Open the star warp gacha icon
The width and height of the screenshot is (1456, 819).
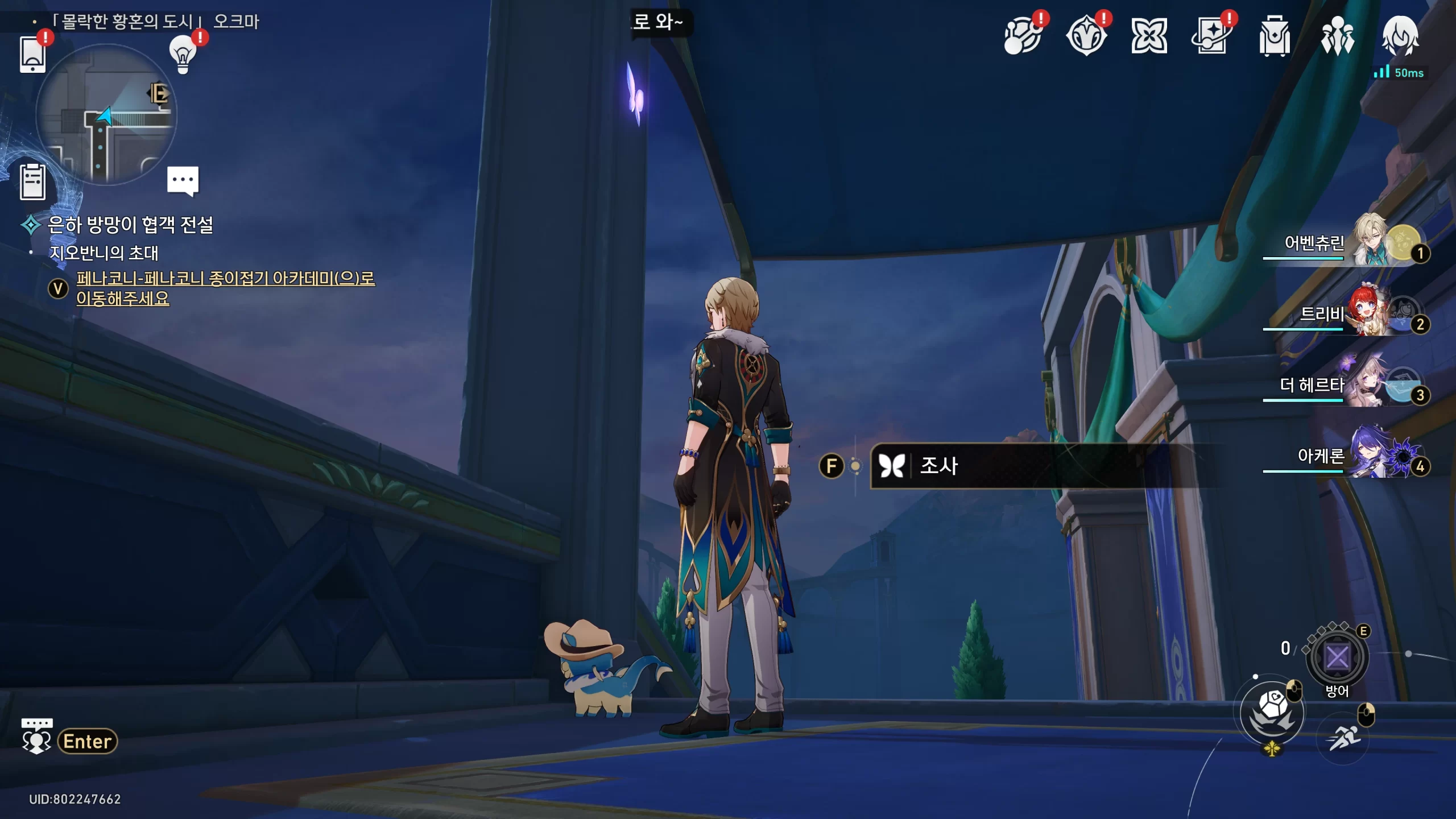coord(1211,36)
